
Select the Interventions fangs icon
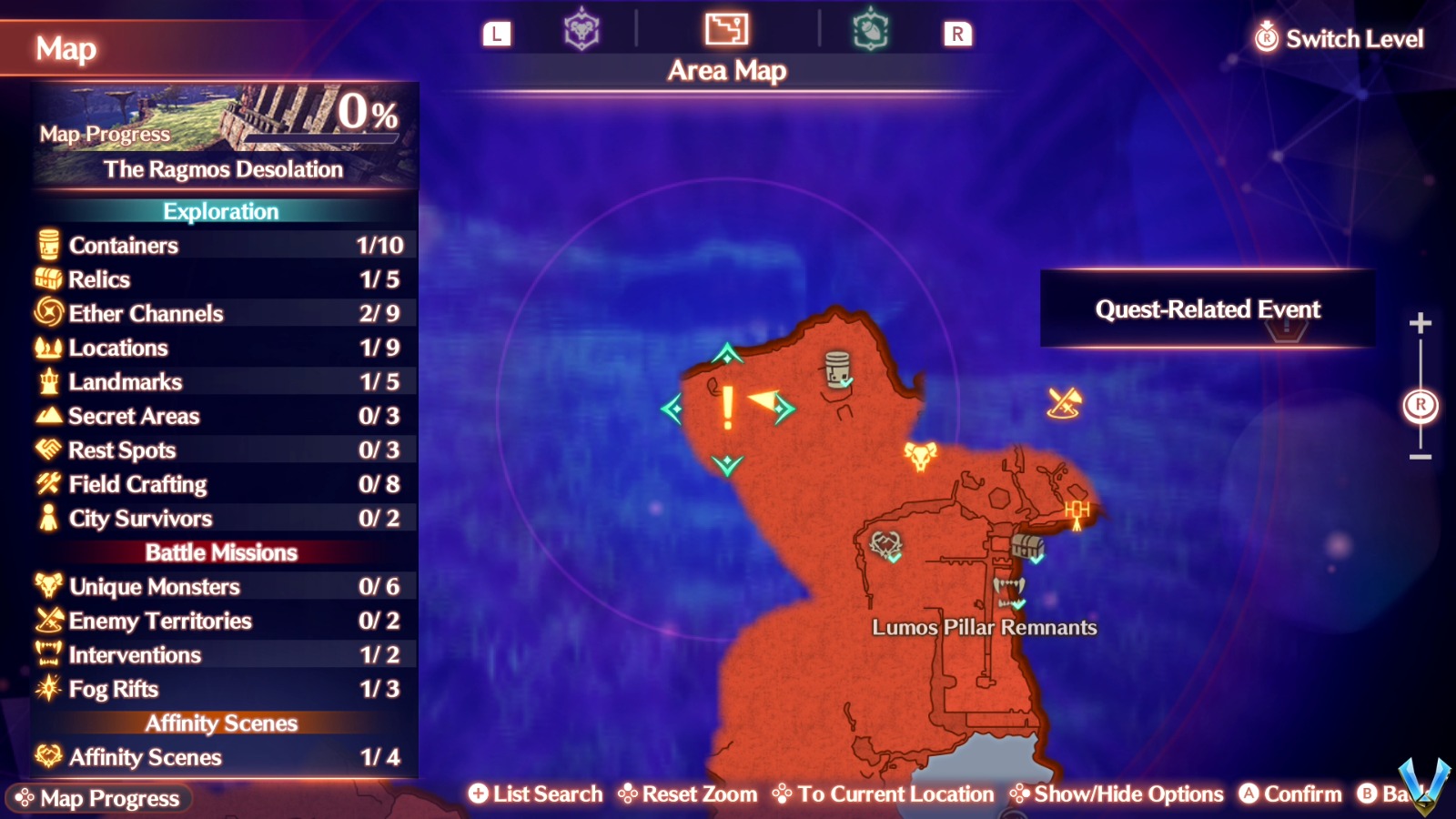pyautogui.click(x=47, y=654)
